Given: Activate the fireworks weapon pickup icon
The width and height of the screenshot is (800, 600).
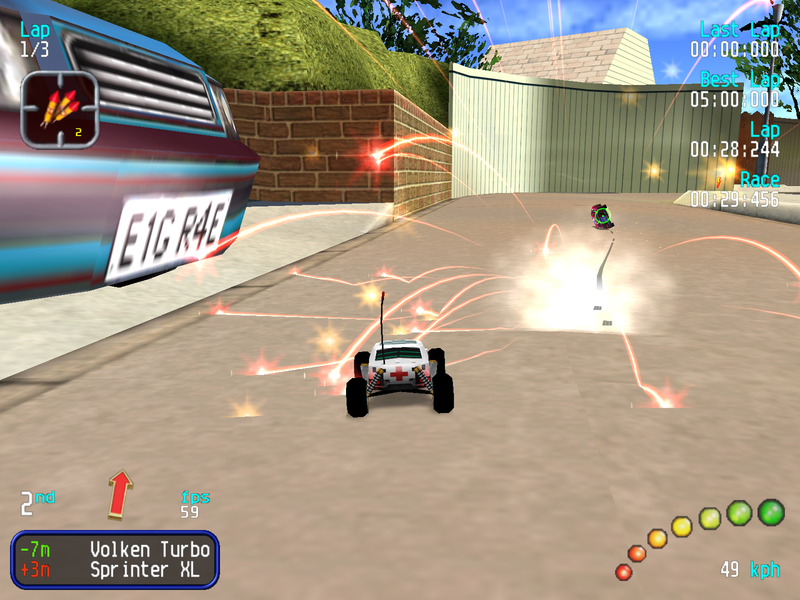Looking at the screenshot, I should tap(59, 109).
